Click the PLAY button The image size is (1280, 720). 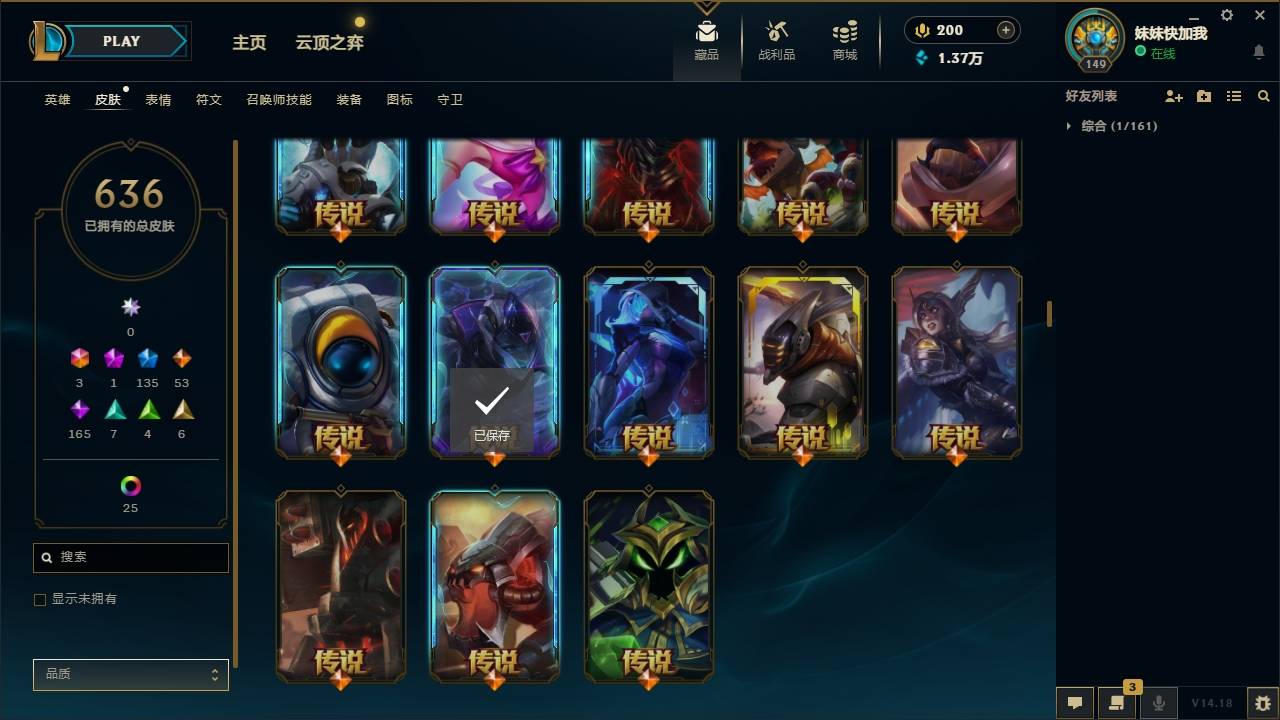120,41
